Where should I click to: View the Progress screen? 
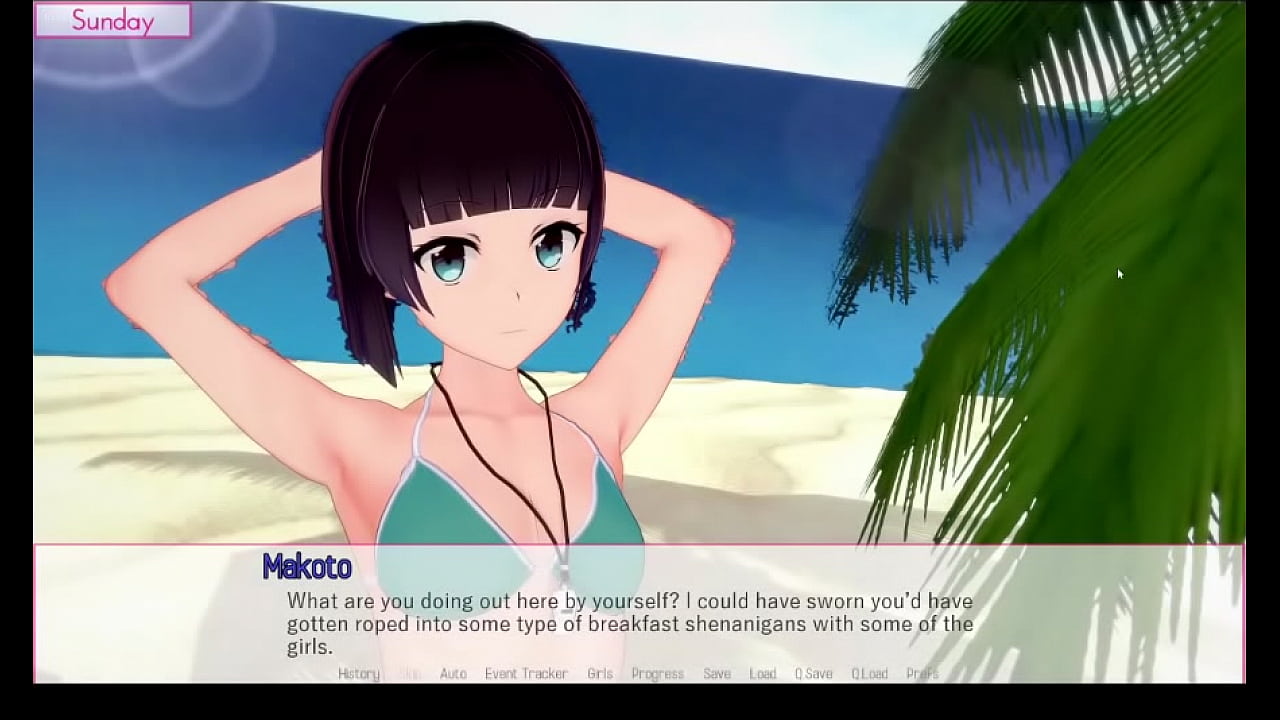click(x=657, y=674)
